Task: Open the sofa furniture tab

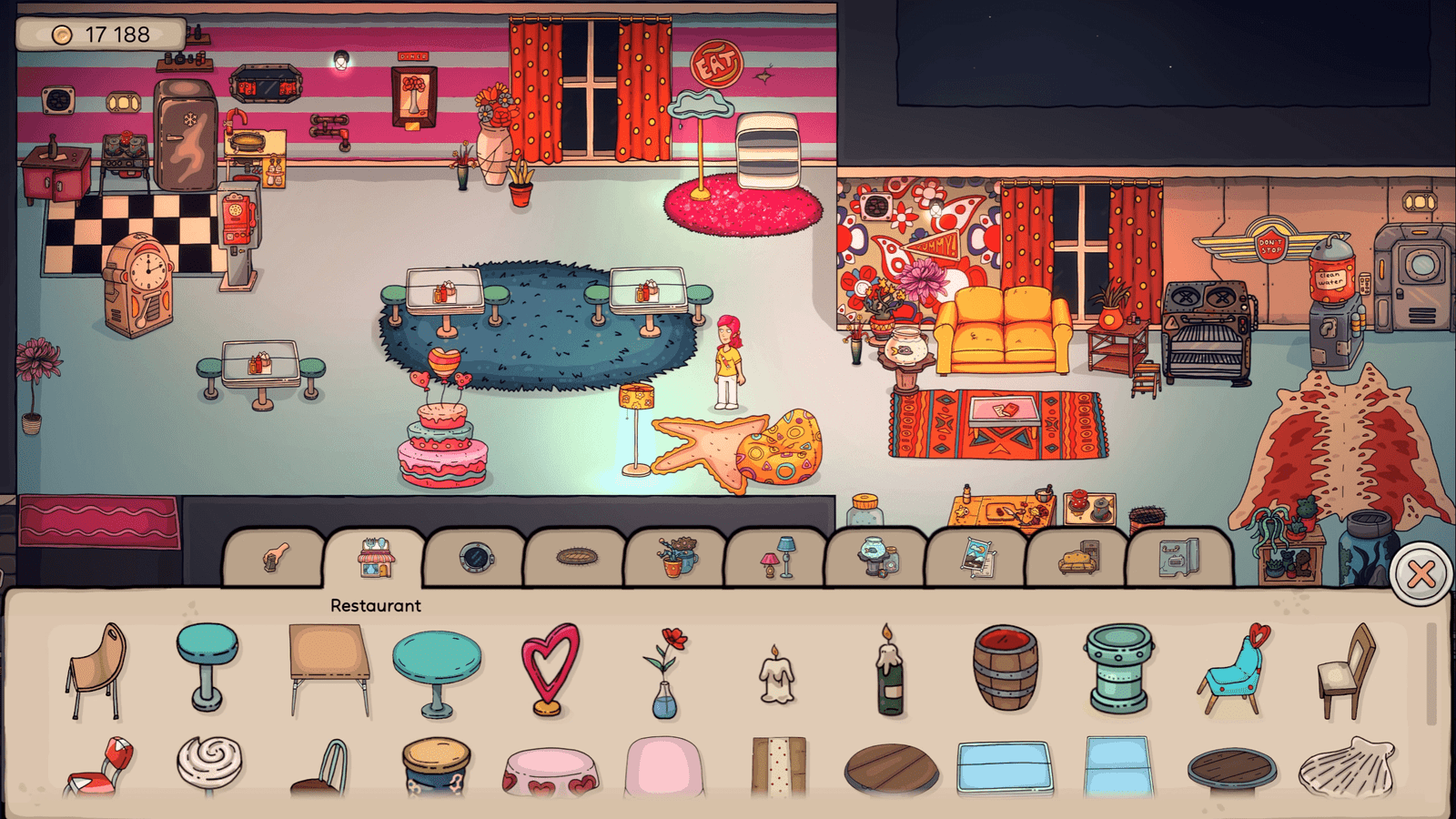Action: tap(1078, 557)
